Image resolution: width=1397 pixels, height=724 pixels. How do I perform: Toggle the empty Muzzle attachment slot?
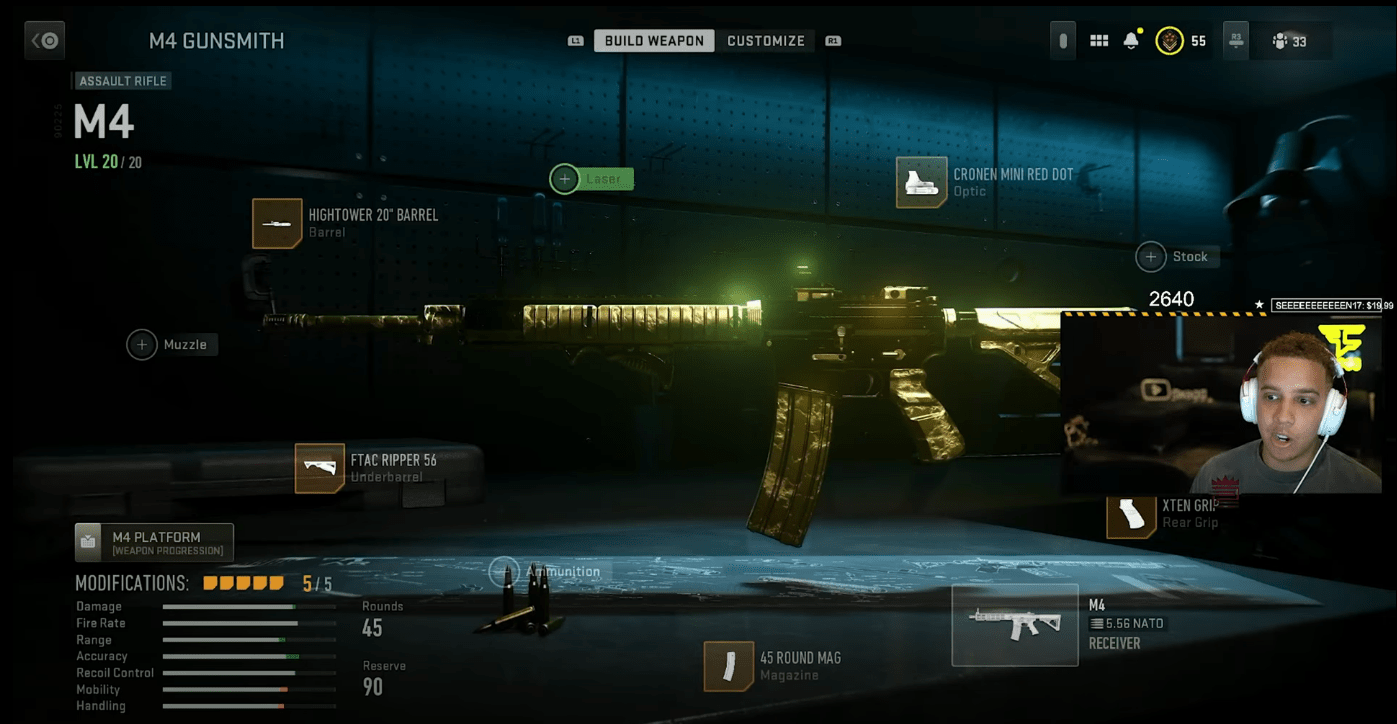click(142, 344)
